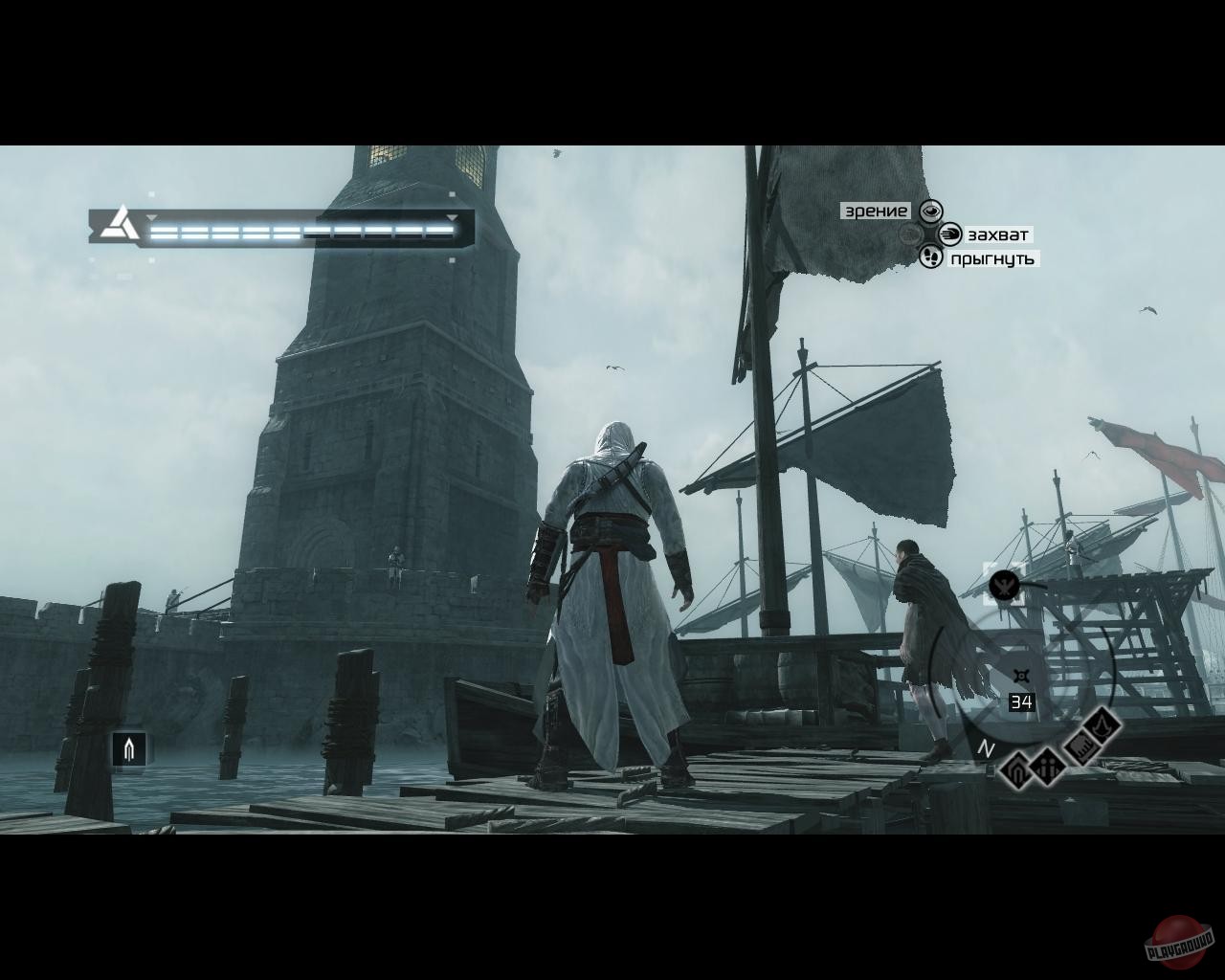
Task: Click the прыгнуть action label
Action: pos(992,257)
